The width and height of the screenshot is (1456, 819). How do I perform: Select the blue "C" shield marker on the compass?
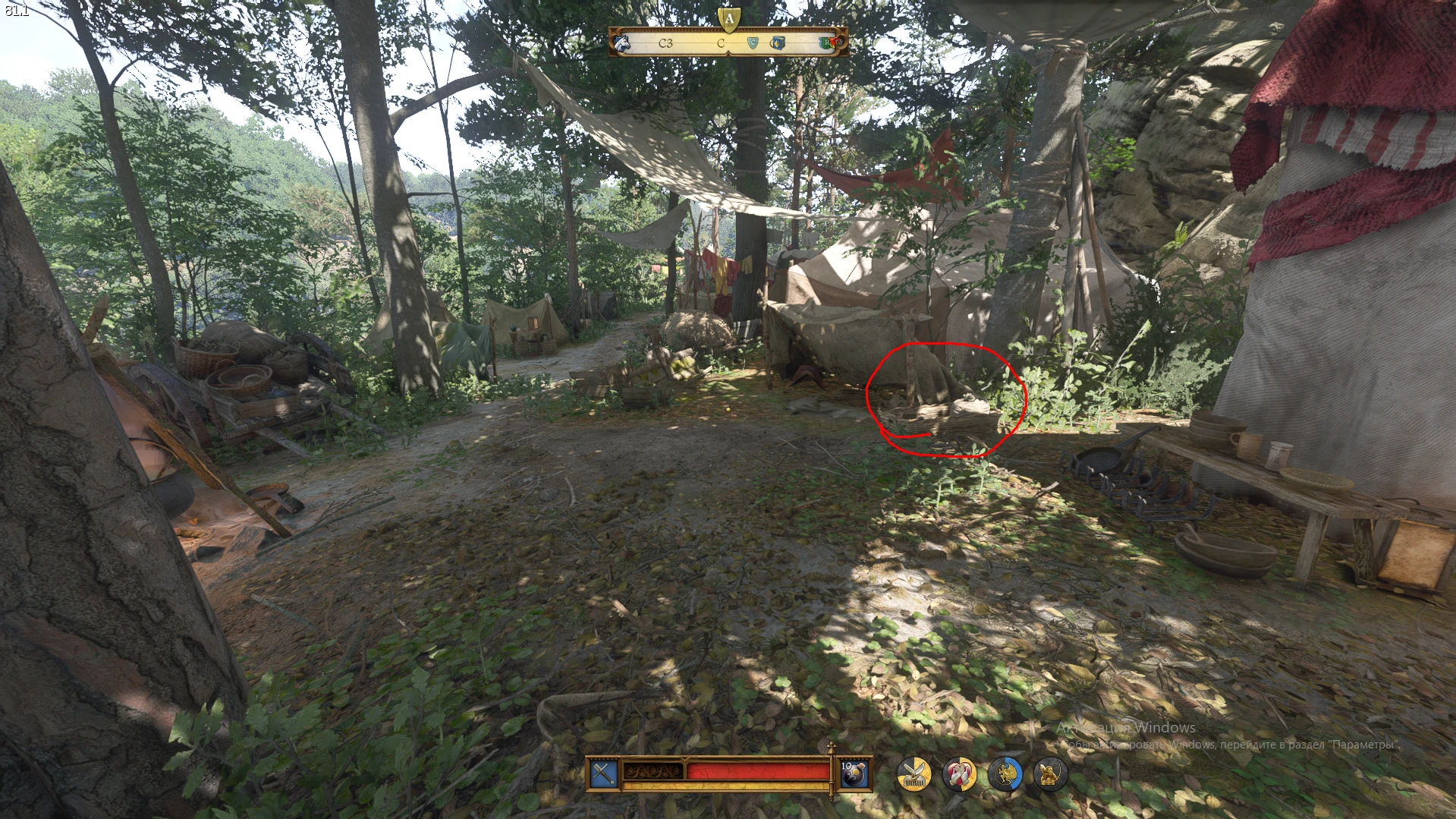[753, 43]
